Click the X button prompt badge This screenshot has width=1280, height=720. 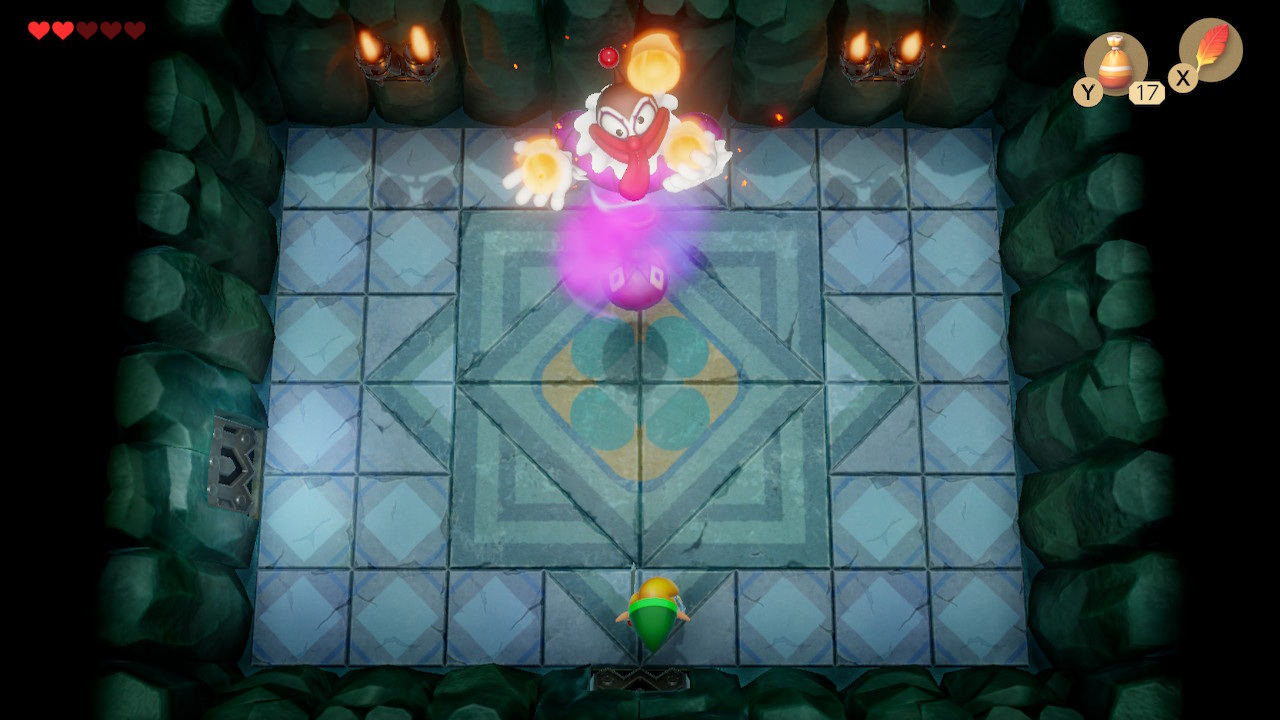[1183, 77]
